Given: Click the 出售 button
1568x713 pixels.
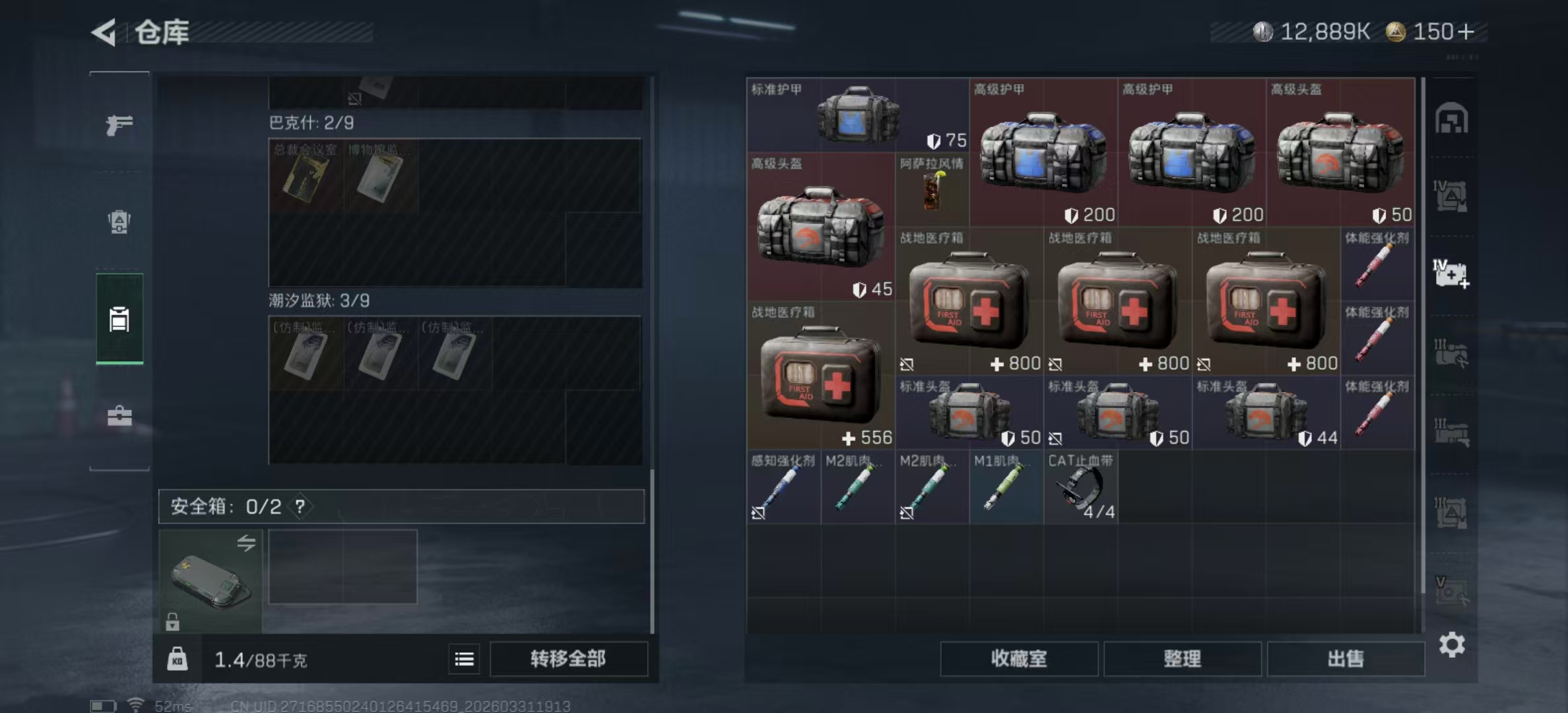Looking at the screenshot, I should pyautogui.click(x=1346, y=658).
